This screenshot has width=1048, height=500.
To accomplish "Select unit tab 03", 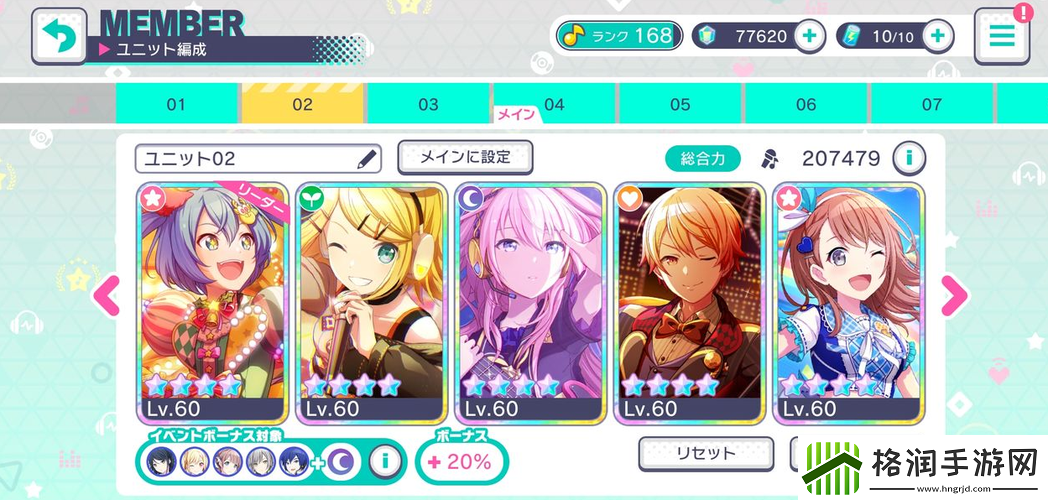I will tap(428, 104).
